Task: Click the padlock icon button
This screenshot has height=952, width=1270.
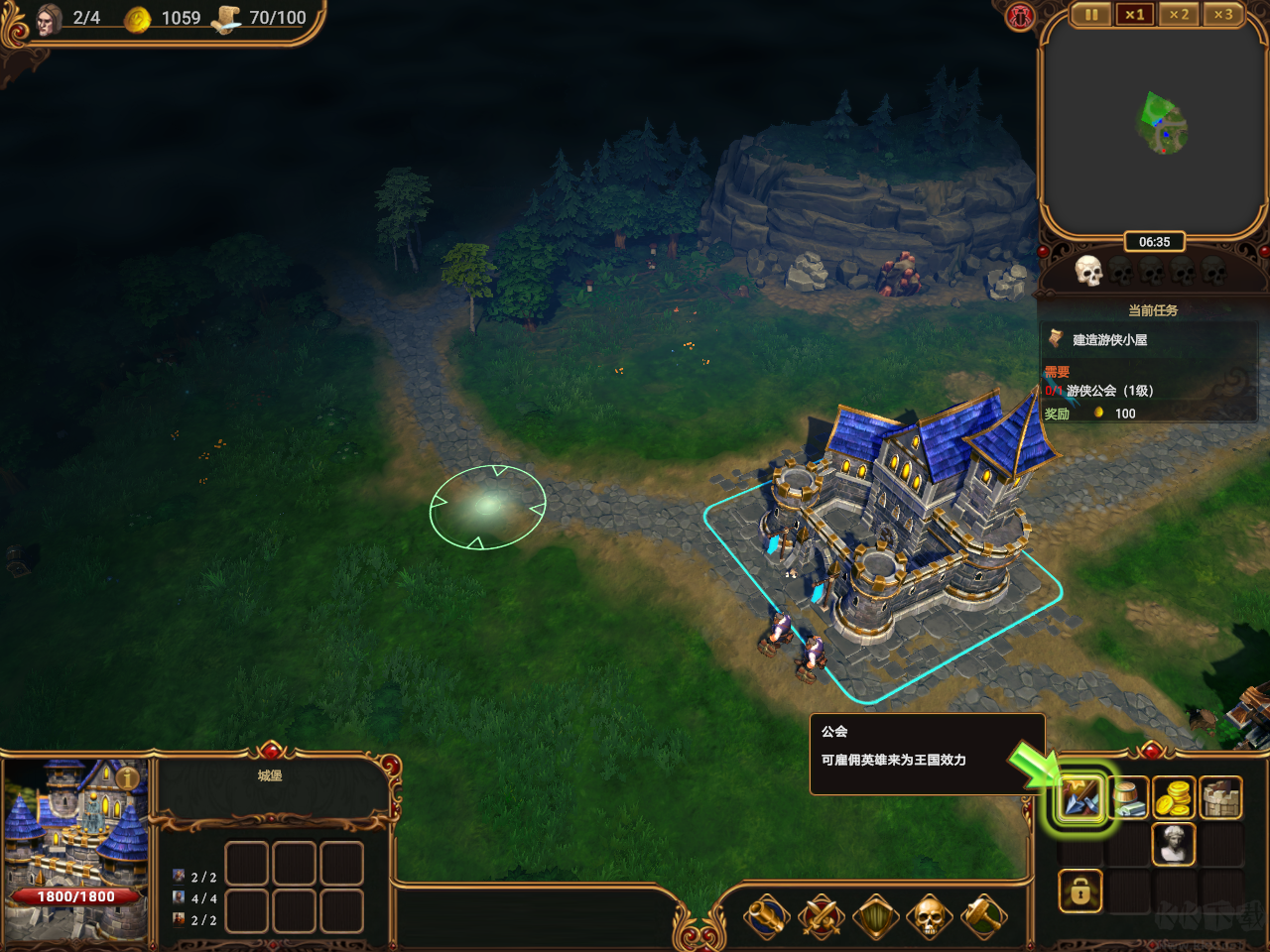Action: [1079, 892]
